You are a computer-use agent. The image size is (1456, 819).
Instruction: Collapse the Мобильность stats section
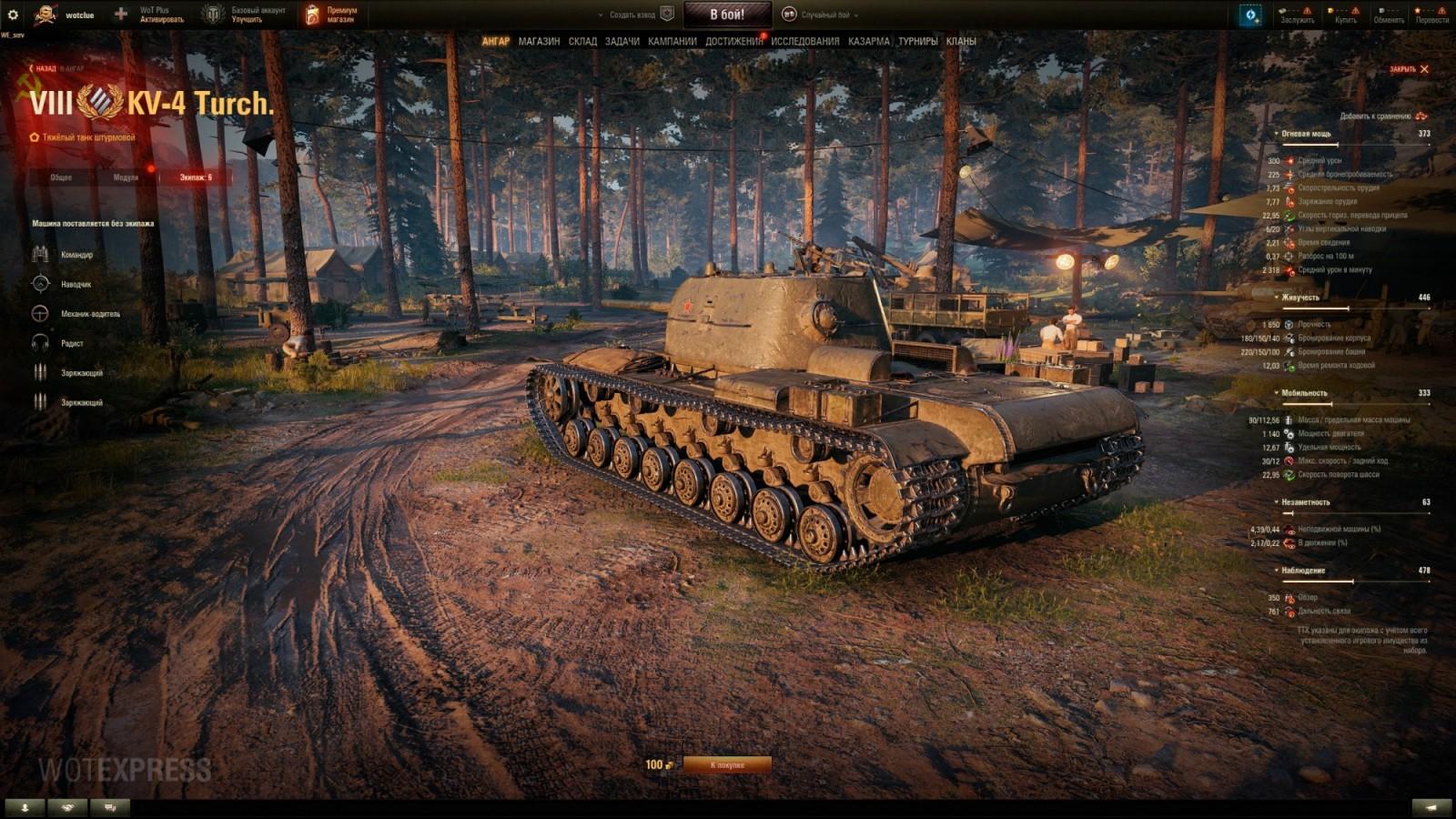[x=1278, y=389]
